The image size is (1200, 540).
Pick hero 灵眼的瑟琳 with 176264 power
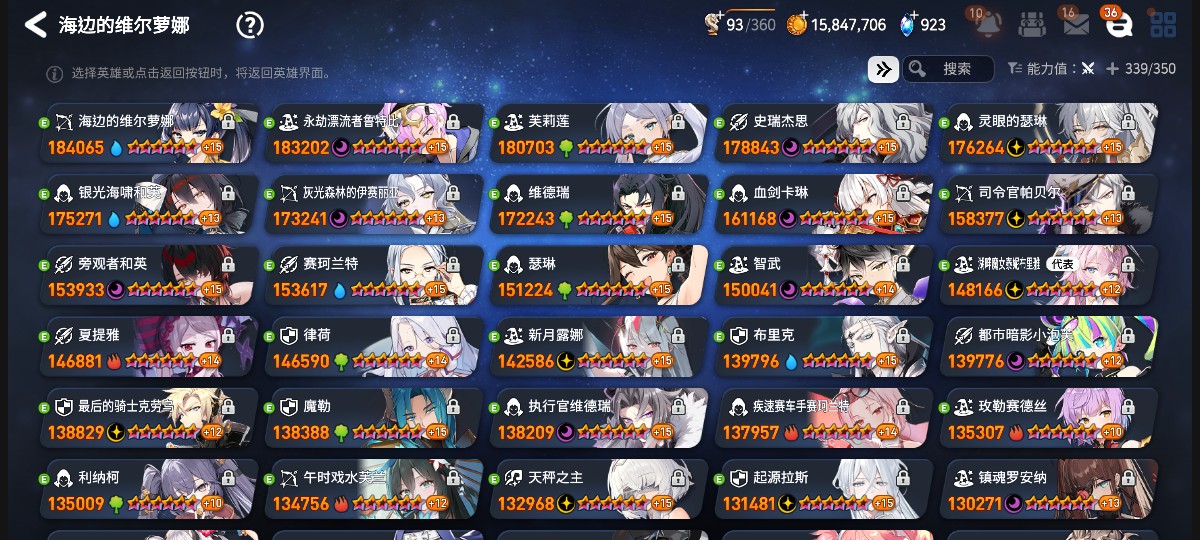point(1048,134)
